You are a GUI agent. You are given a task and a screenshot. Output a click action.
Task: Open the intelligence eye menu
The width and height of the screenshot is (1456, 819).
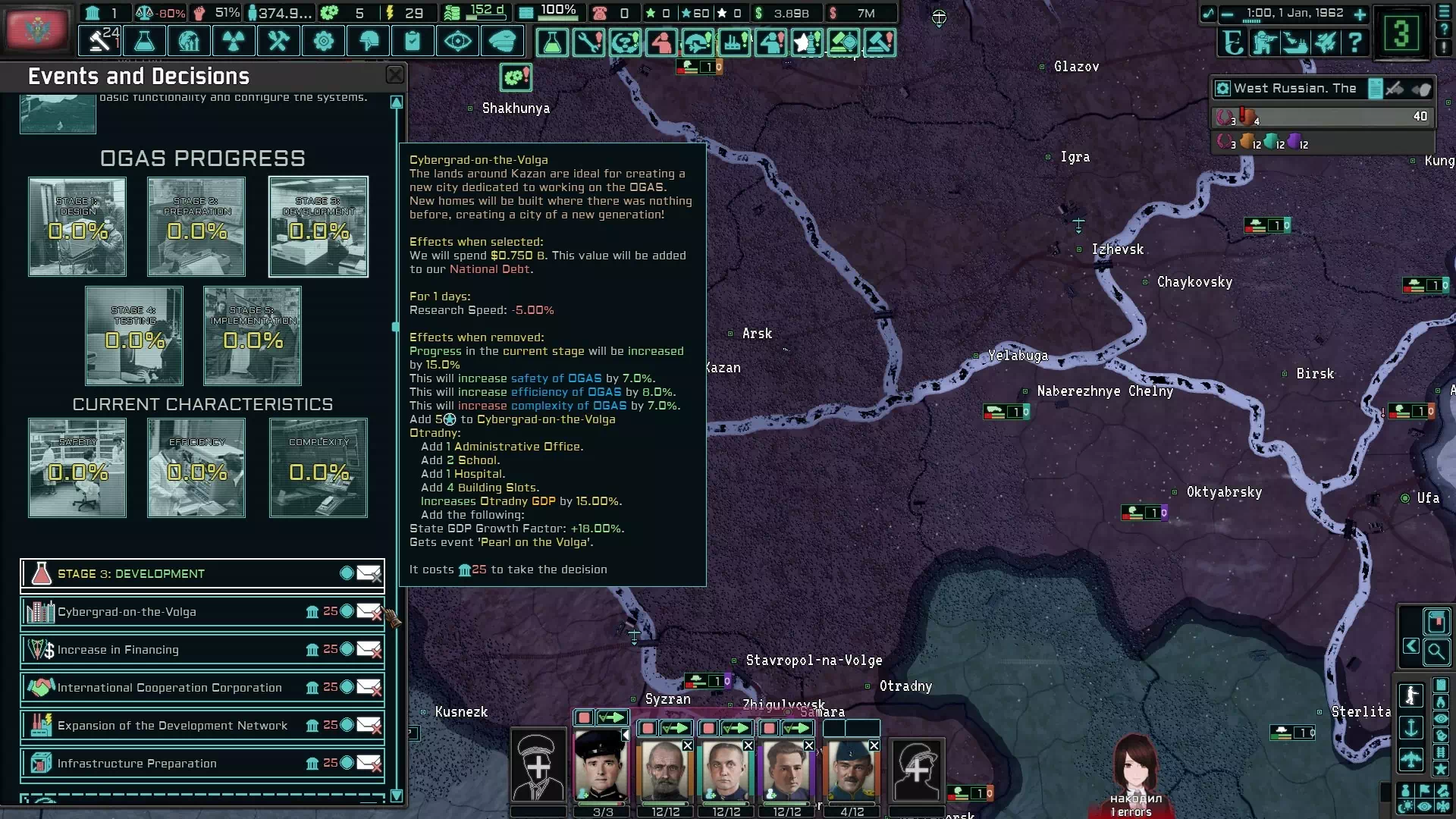tap(457, 41)
